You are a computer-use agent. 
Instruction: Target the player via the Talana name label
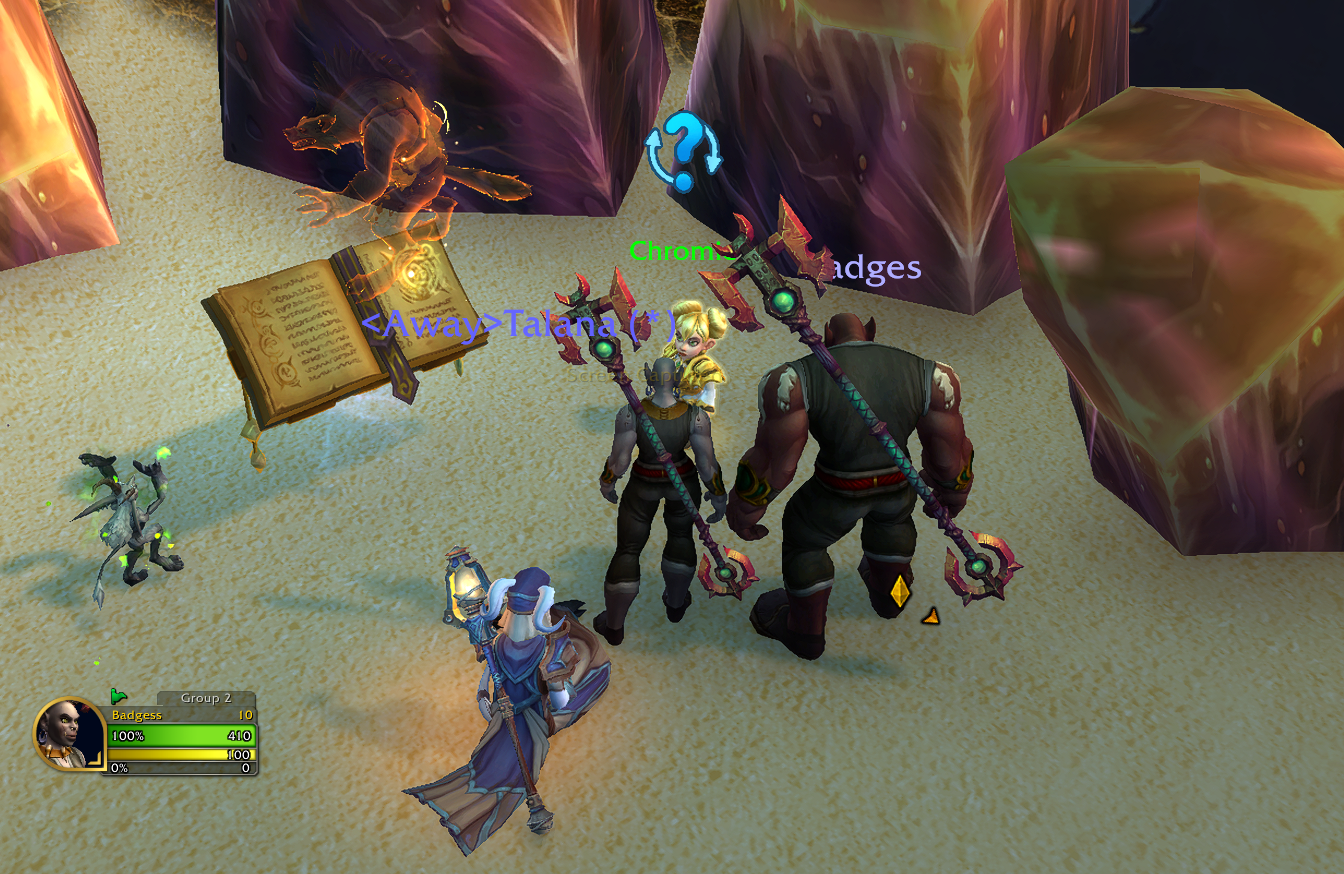coord(516,324)
